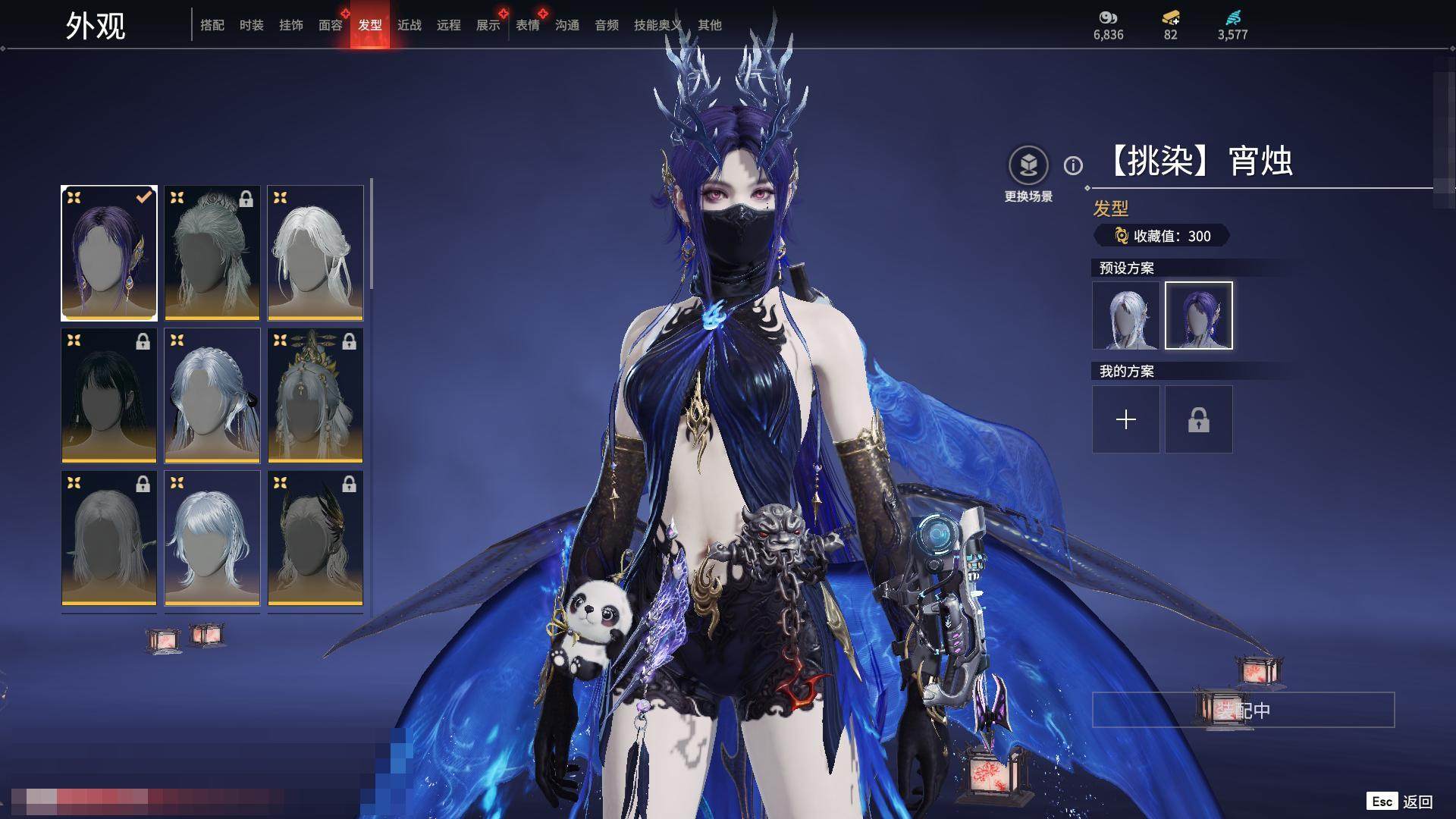Go to the 面容 tab

point(331,25)
